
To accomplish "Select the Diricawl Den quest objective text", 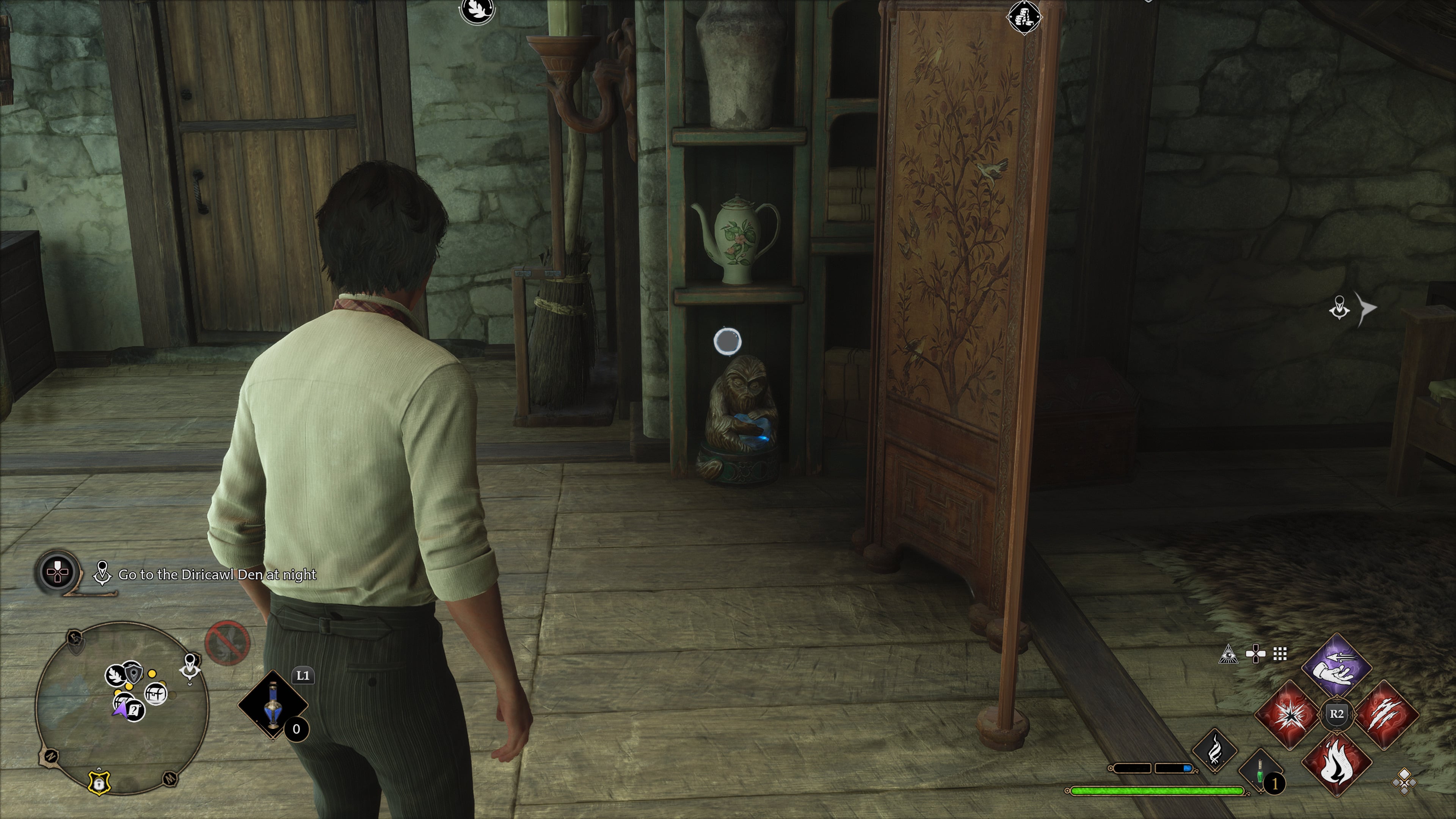I will pos(217,574).
